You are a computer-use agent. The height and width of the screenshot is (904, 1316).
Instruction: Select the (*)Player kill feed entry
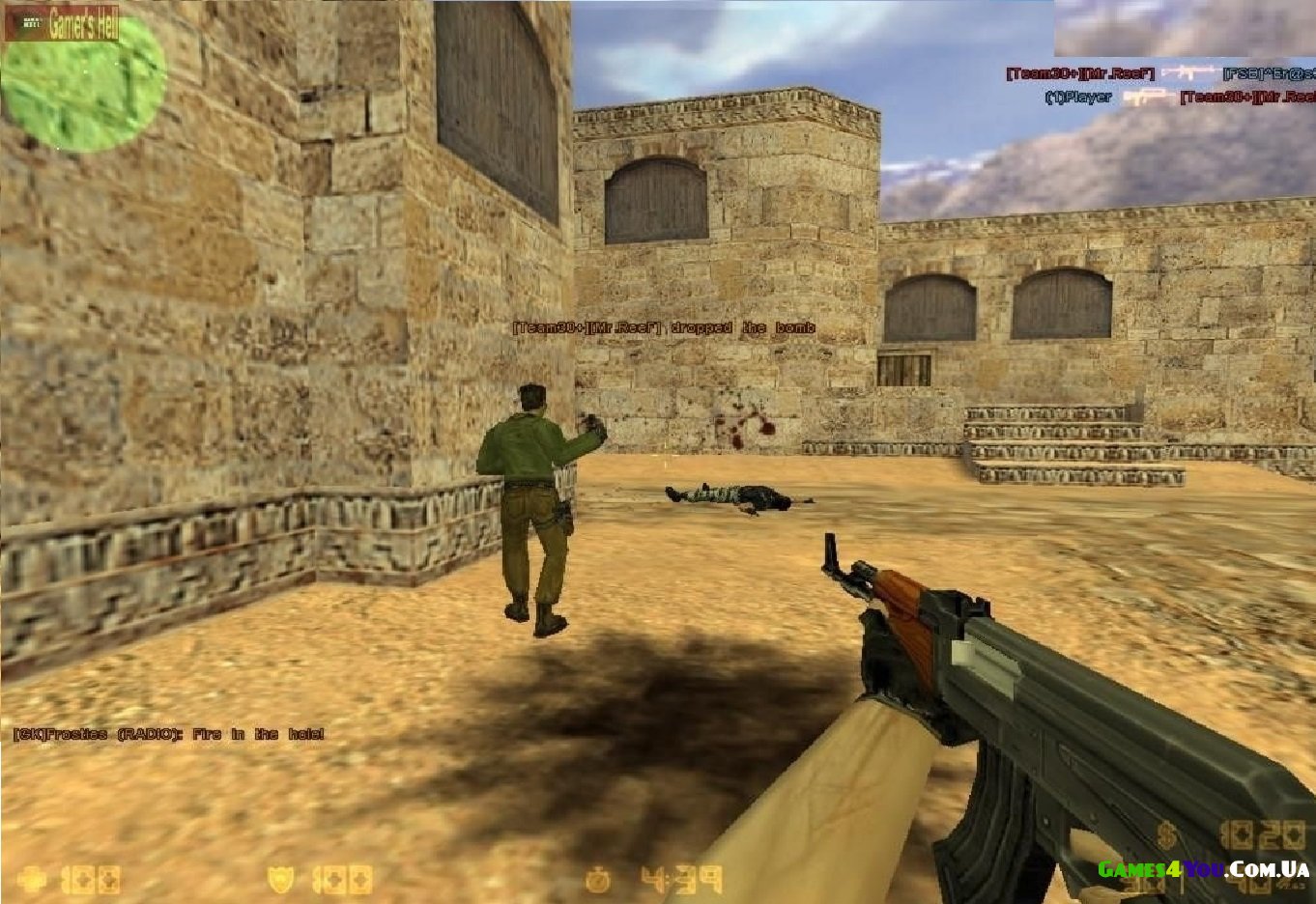point(1078,97)
